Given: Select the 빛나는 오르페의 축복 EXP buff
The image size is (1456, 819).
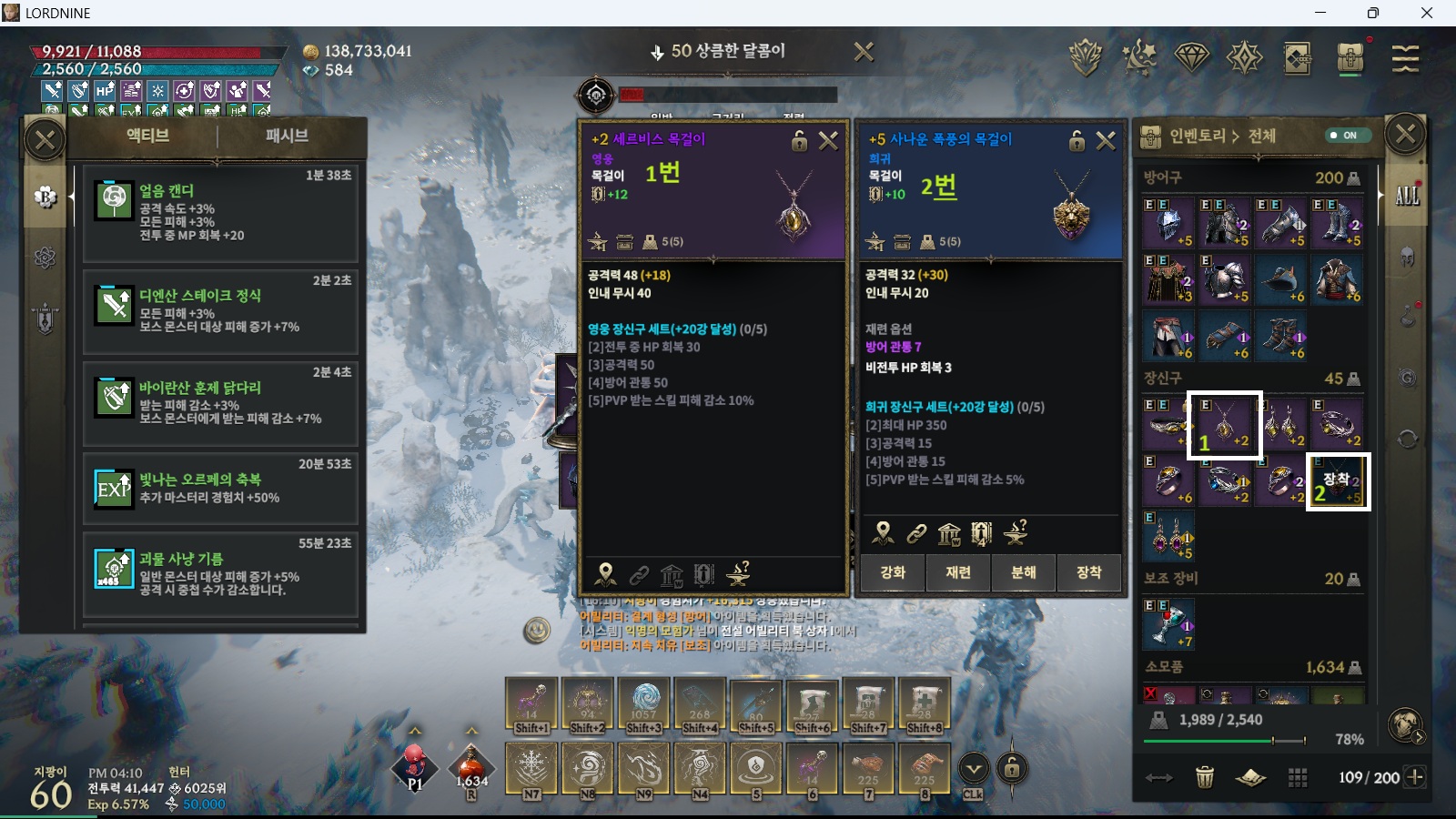Looking at the screenshot, I should 219,488.
